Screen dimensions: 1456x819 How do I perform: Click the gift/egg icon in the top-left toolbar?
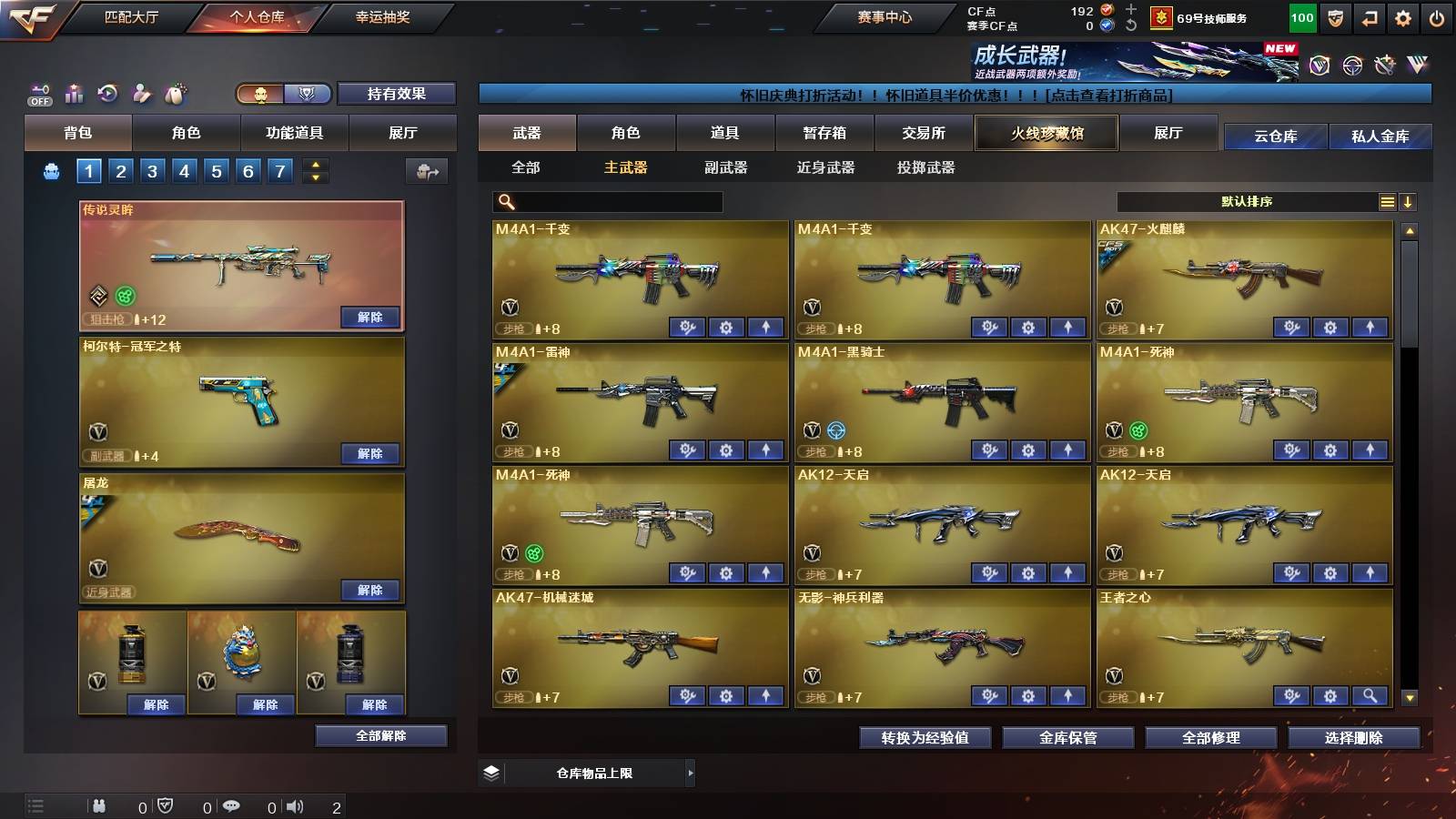click(x=177, y=92)
